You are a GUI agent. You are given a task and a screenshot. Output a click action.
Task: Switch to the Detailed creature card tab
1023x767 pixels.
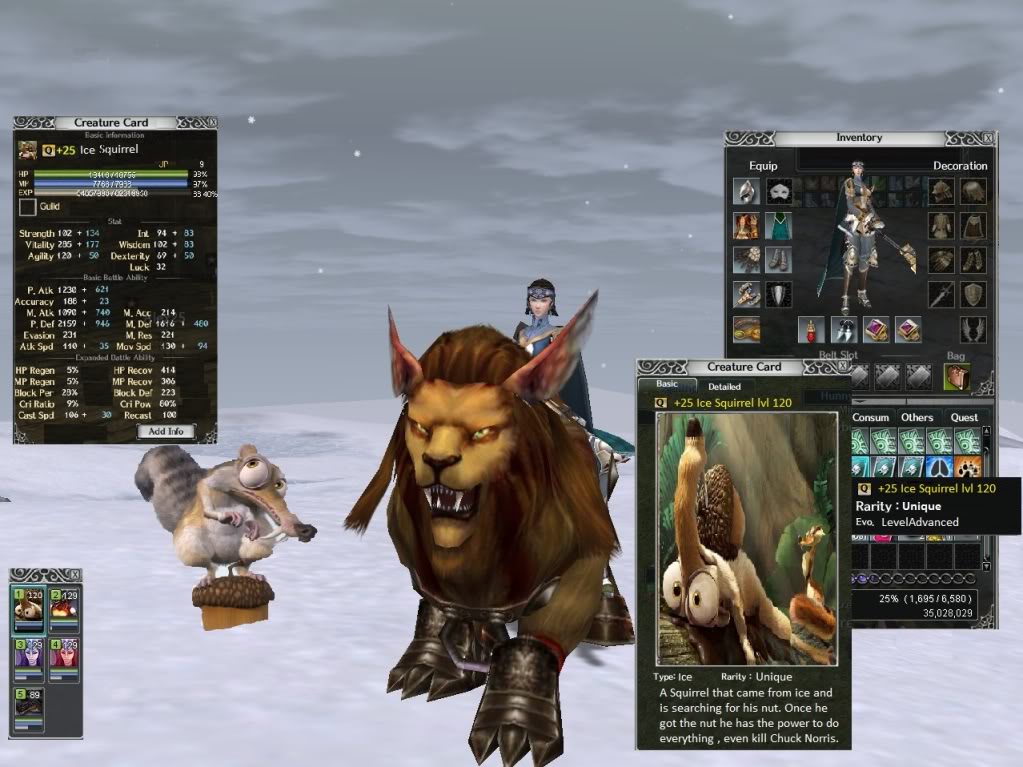(x=724, y=386)
